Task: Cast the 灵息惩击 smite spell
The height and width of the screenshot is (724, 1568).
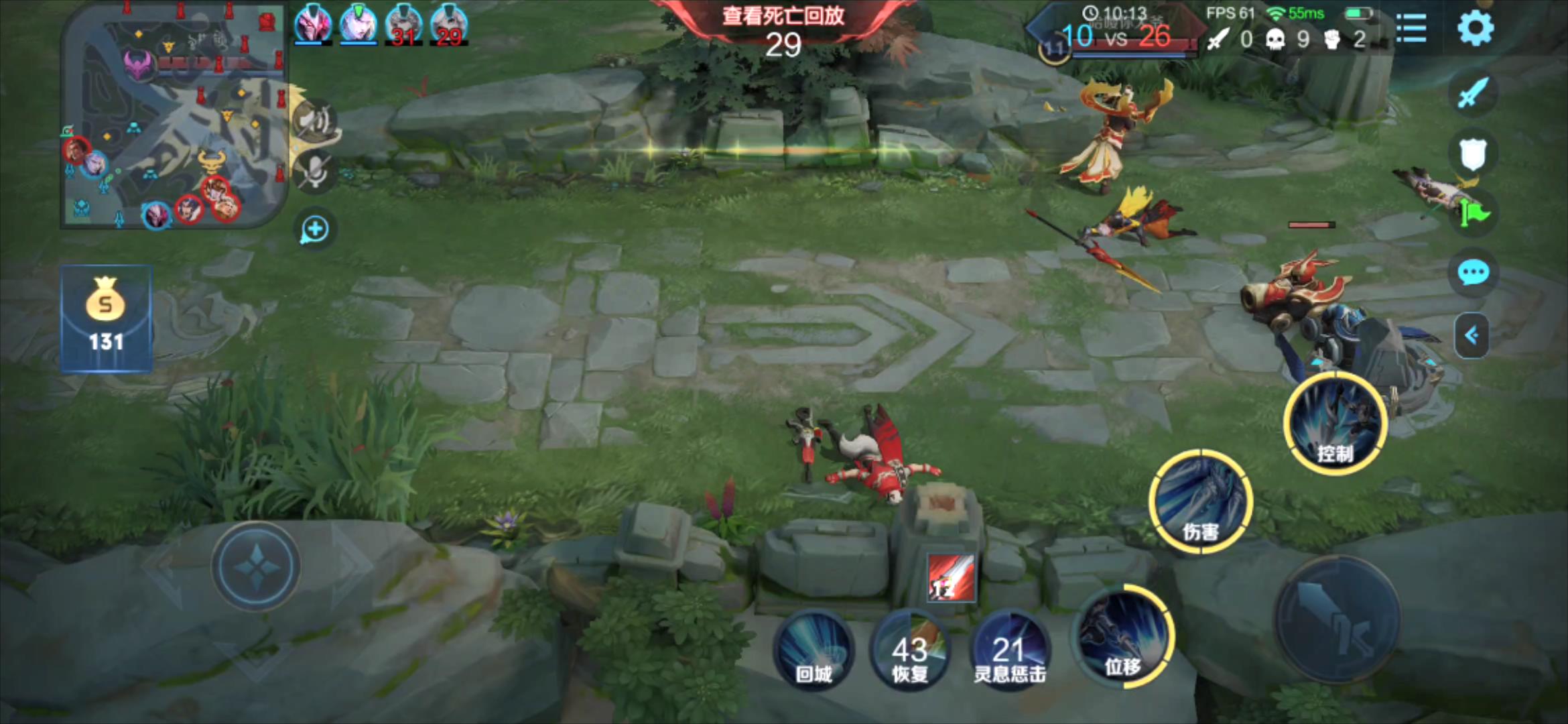Action: pos(1009,650)
